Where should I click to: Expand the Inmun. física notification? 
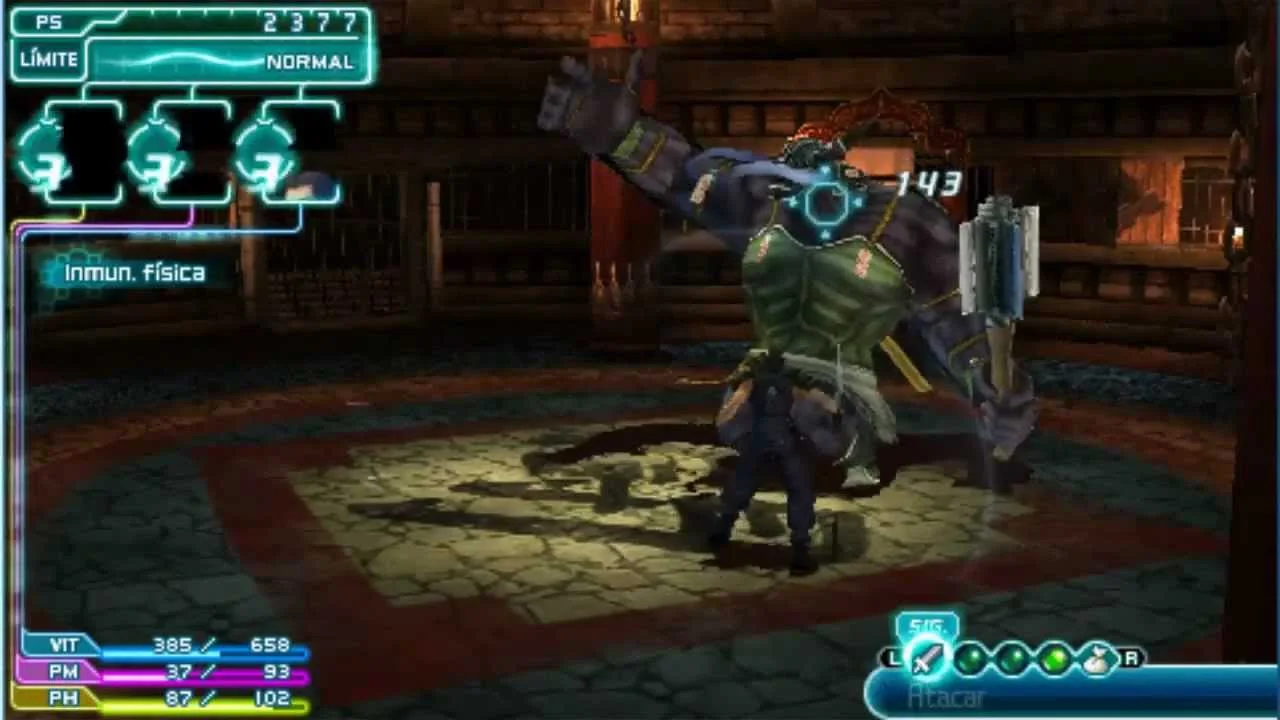coord(133,272)
